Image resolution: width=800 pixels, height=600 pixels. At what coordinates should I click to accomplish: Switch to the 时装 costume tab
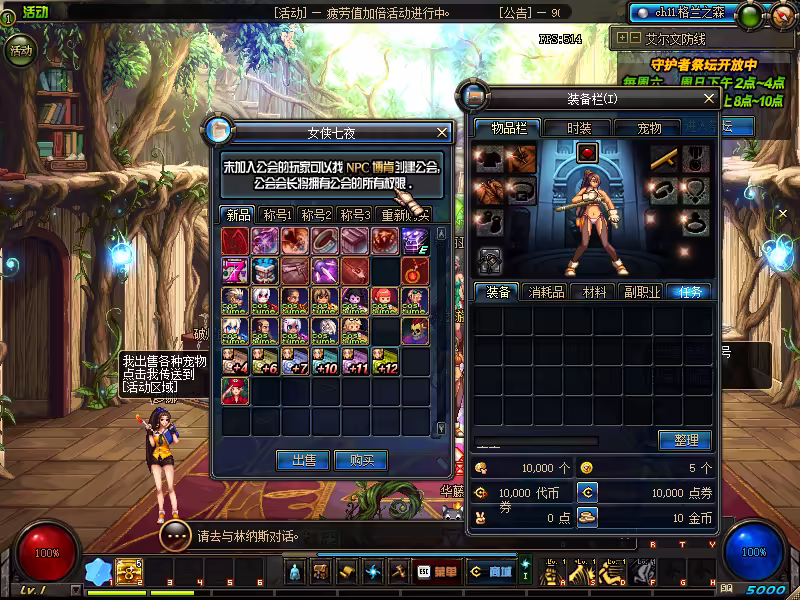coord(579,128)
